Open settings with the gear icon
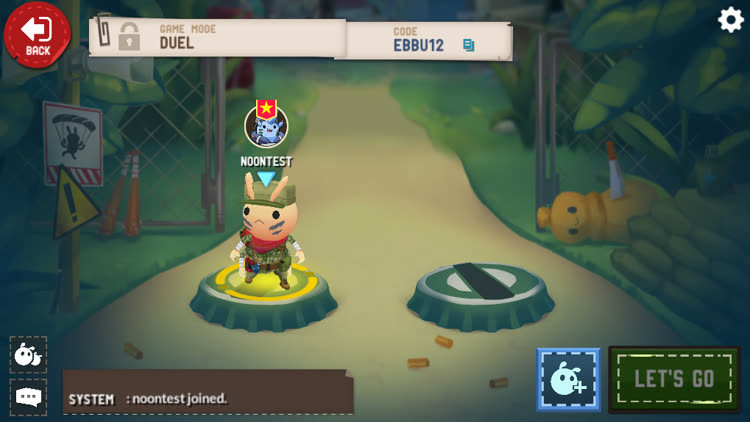Viewport: 750px width, 422px height. click(x=731, y=19)
